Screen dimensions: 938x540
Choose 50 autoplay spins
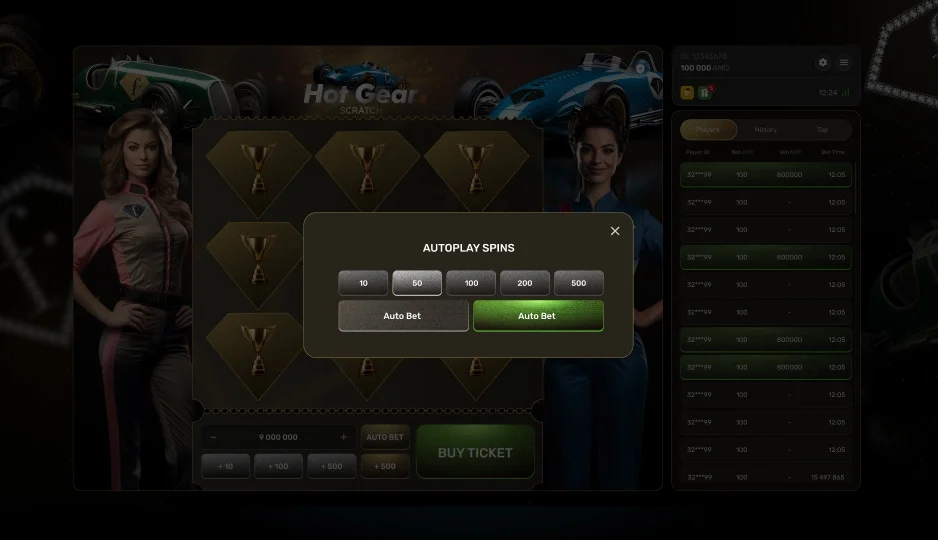click(417, 283)
